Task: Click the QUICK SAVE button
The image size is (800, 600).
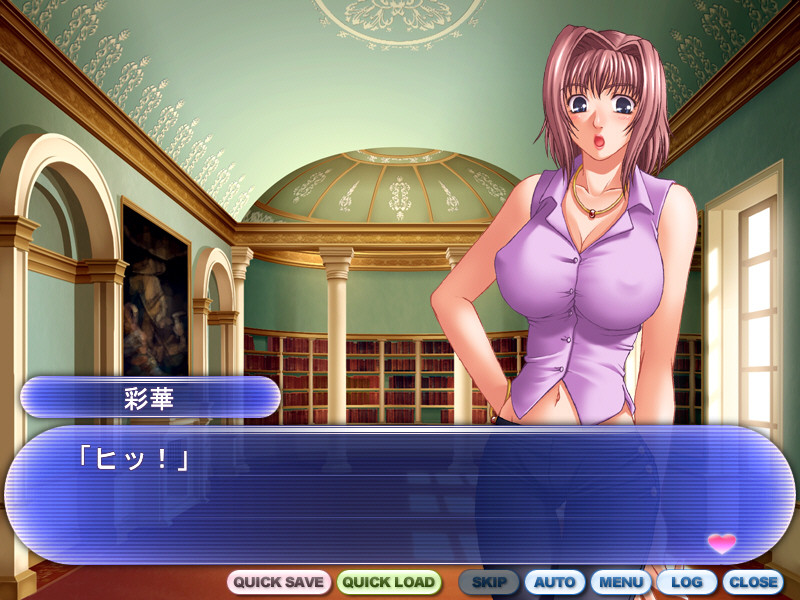Action: (279, 582)
